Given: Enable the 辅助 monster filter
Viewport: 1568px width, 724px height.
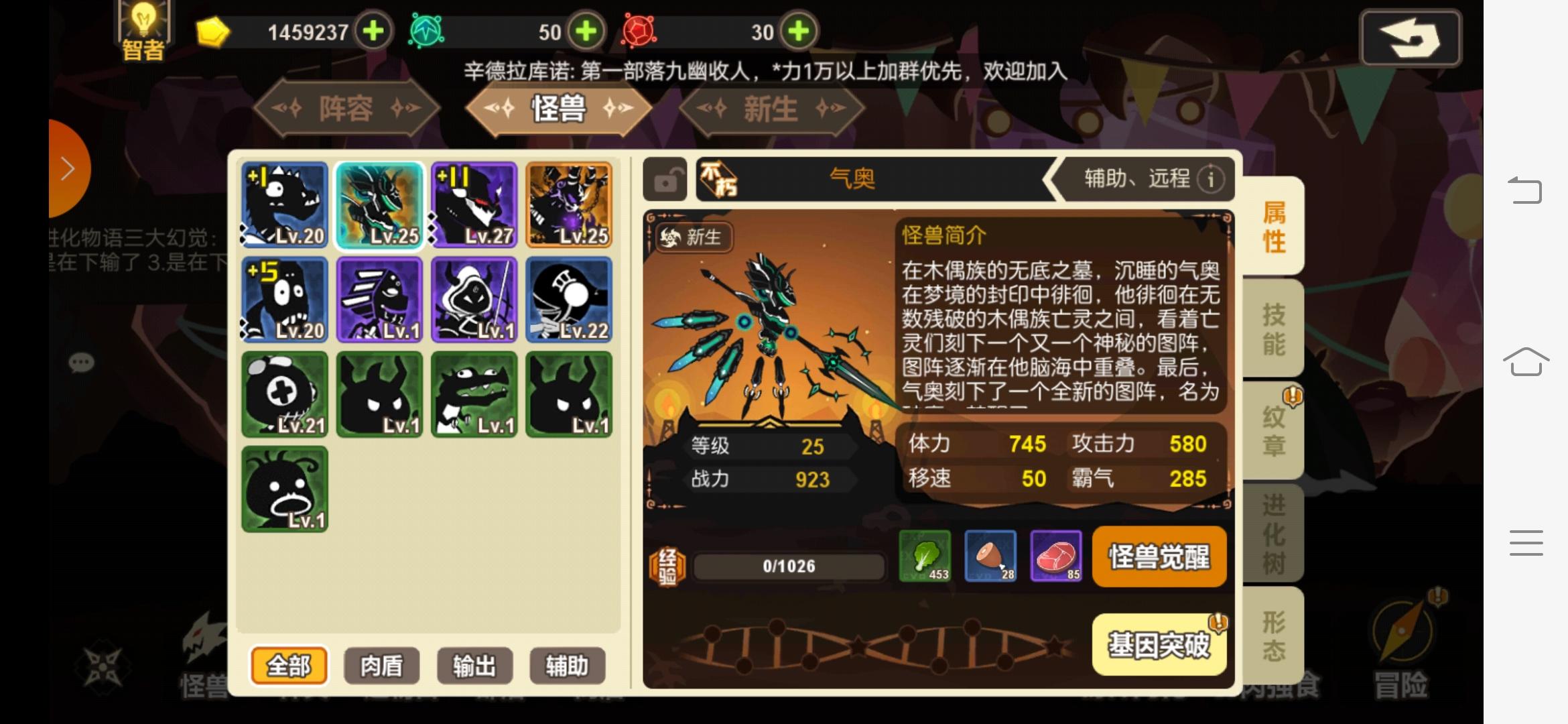Looking at the screenshot, I should [x=568, y=666].
